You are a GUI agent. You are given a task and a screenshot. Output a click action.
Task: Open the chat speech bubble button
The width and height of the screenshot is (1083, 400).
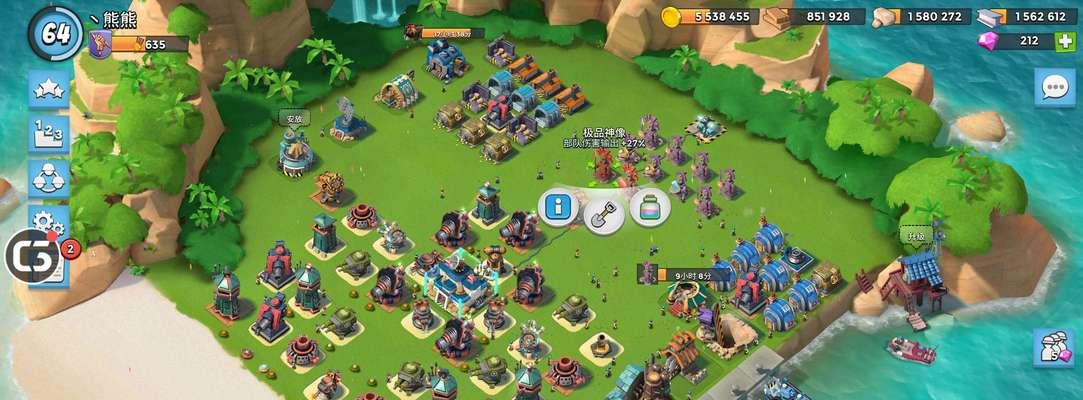1055,87
